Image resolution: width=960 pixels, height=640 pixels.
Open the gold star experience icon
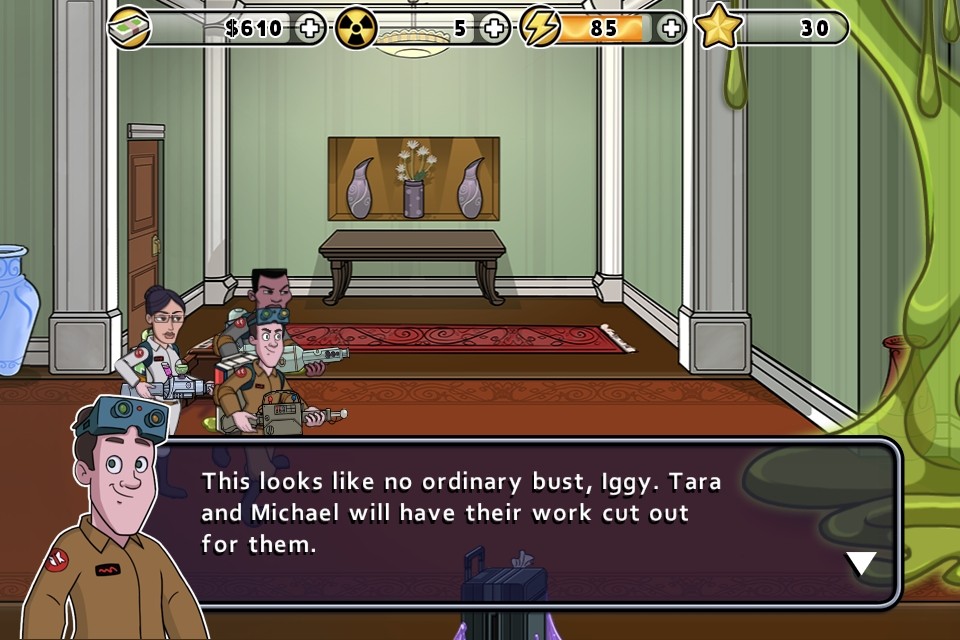717,28
